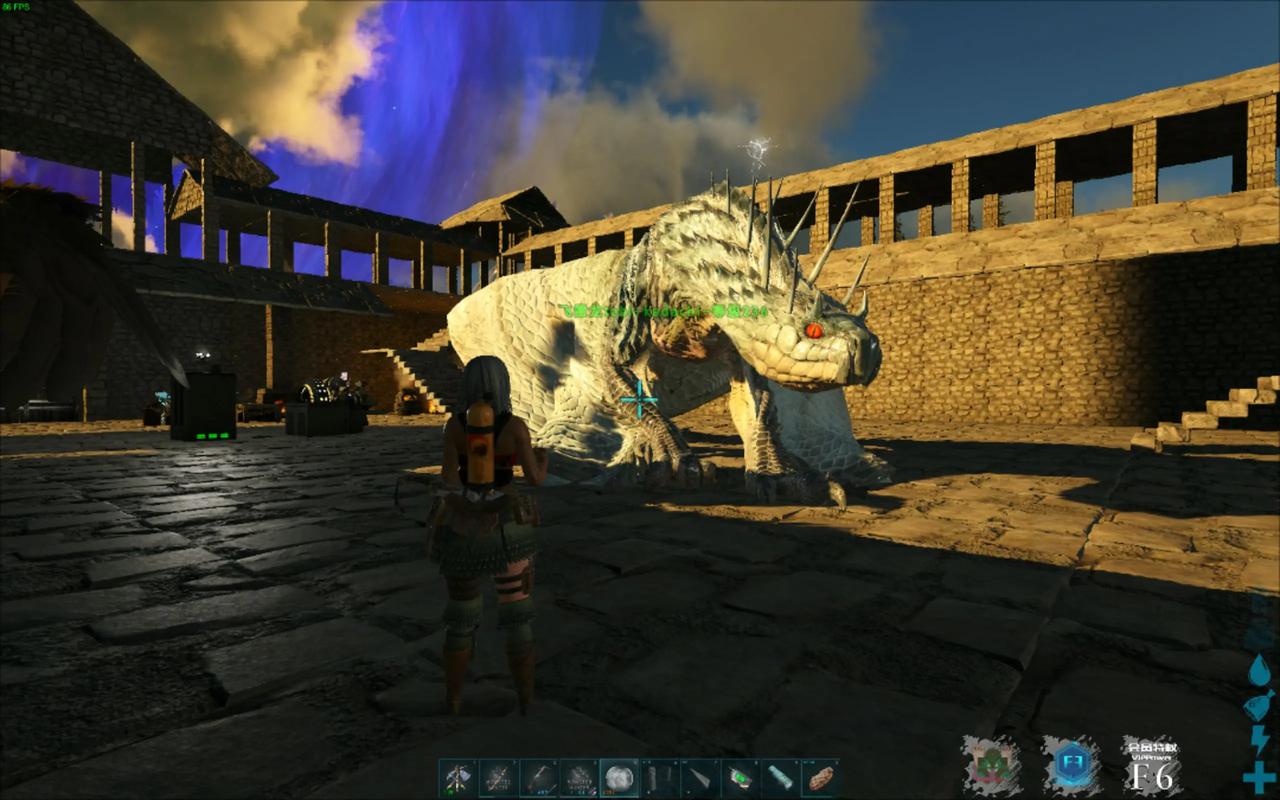Select the highlighted round stone ball slot
This screenshot has width=1280, height=800.
tap(619, 778)
